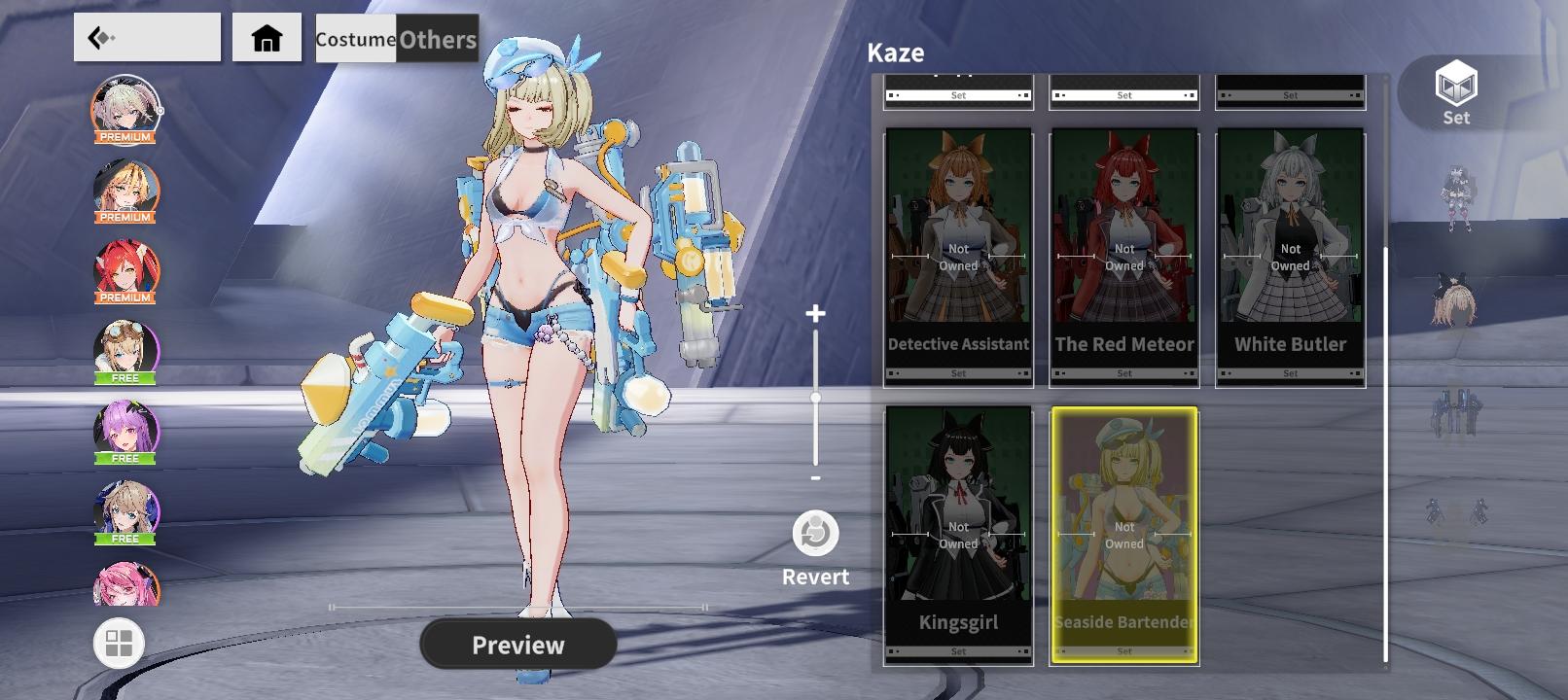The width and height of the screenshot is (1568, 700).
Task: Click Set under The Red Meteor
Action: pos(1123,372)
